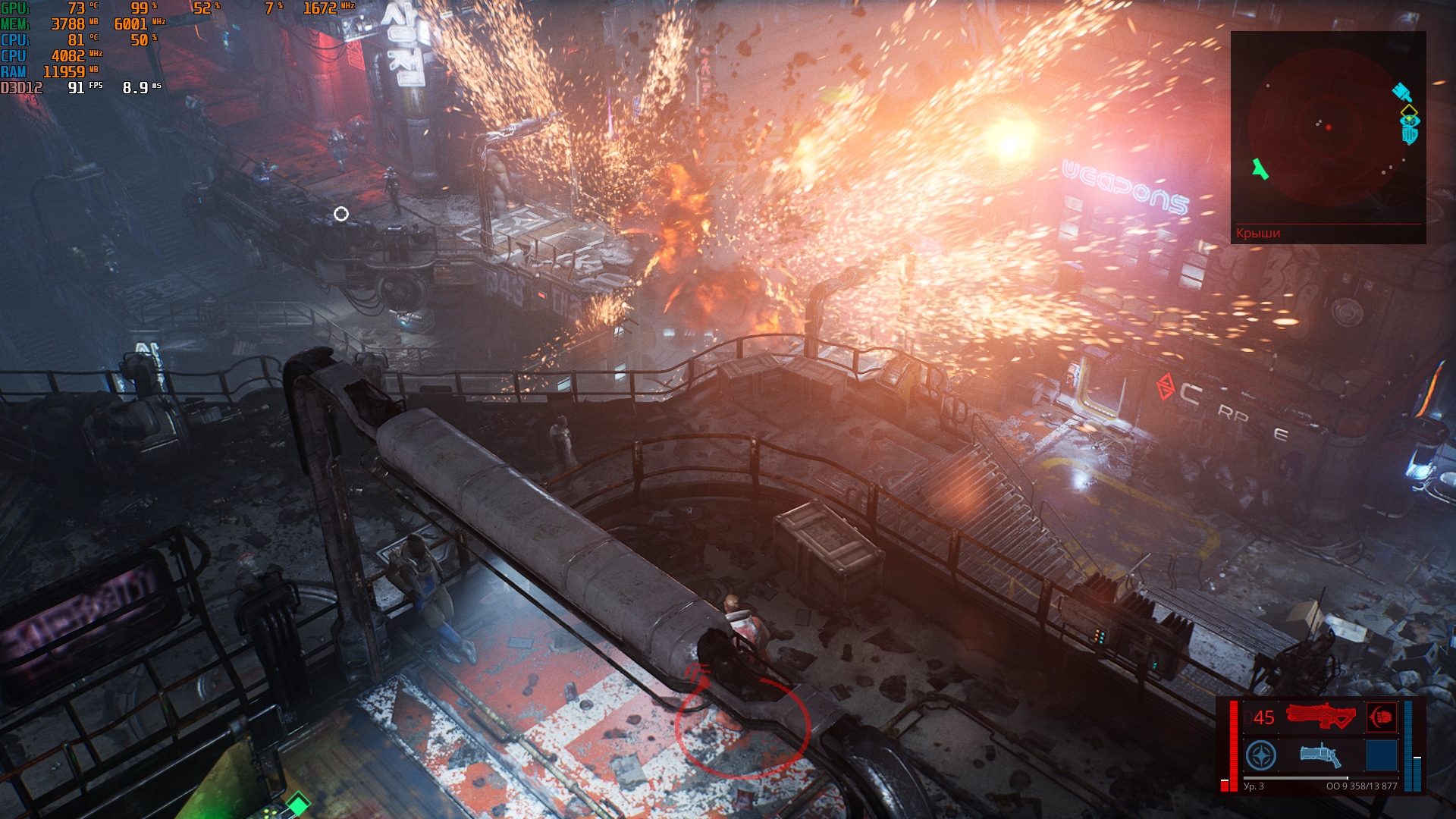This screenshot has width=1456, height=819.
Task: Activate the red fist punch augmentation
Action: pyautogui.click(x=1381, y=717)
